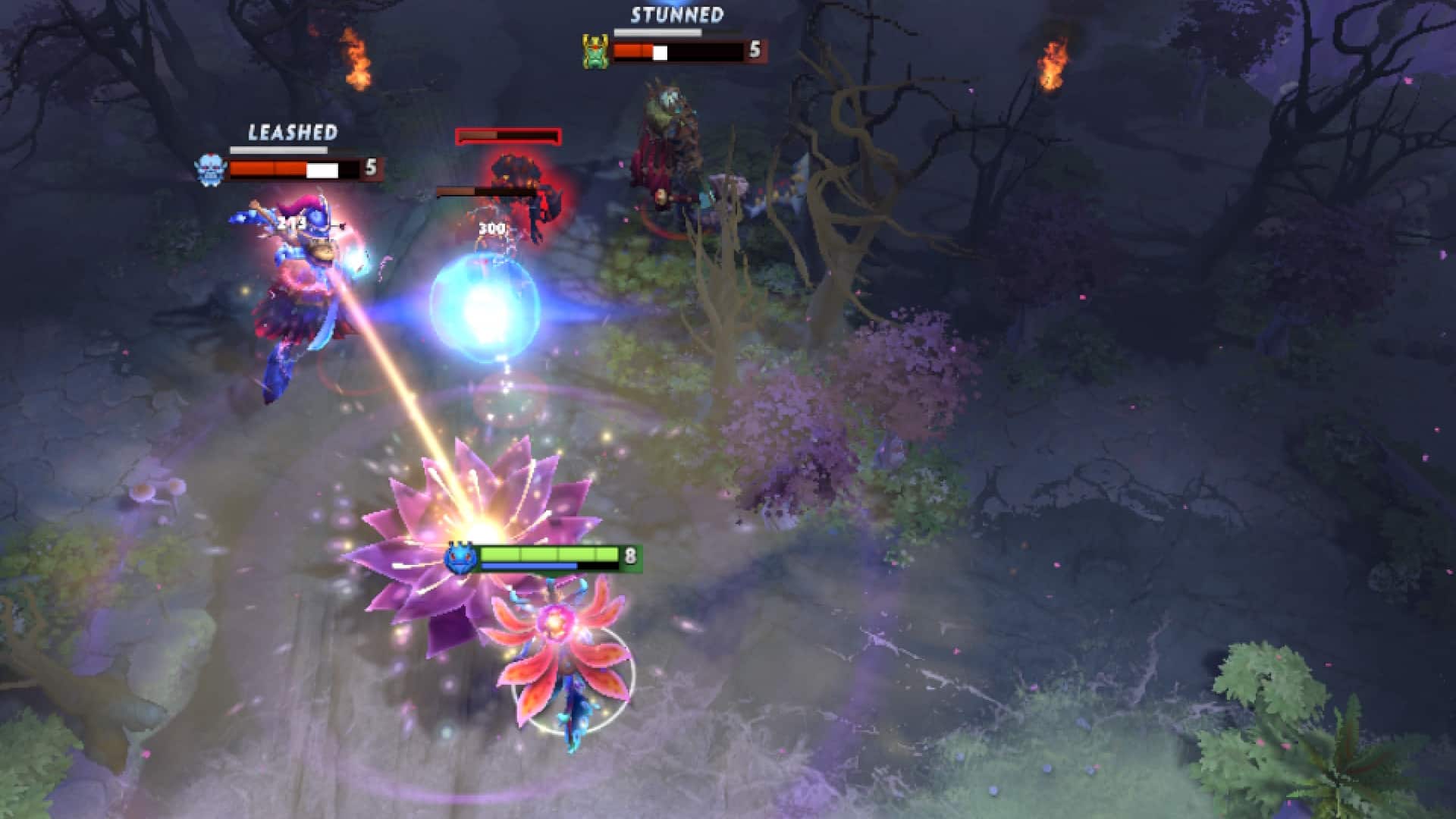The height and width of the screenshot is (819, 1456).
Task: Click the blue hero portrait icon beside the green healthbar
Action: (x=460, y=556)
